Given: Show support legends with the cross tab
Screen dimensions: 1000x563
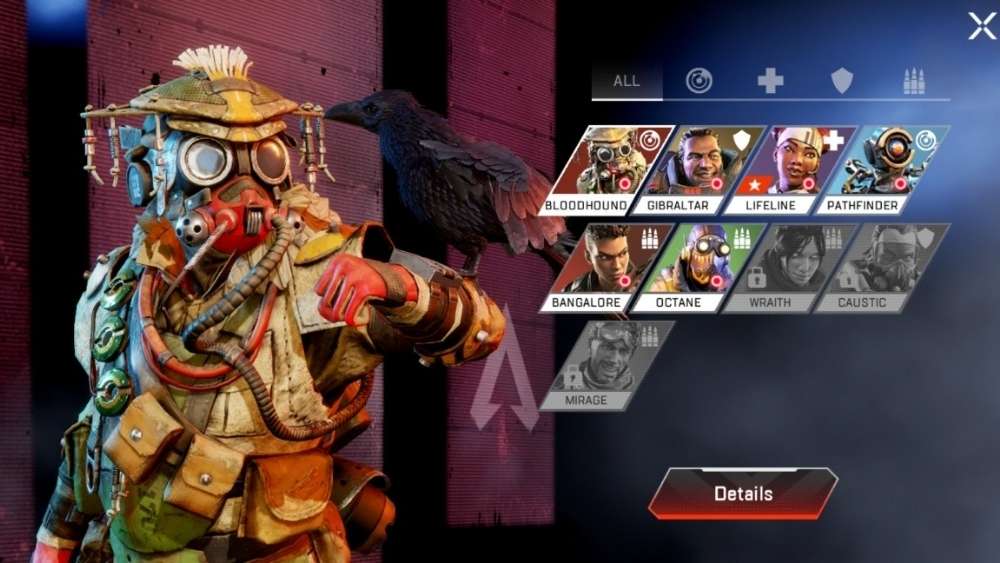Looking at the screenshot, I should coord(770,81).
